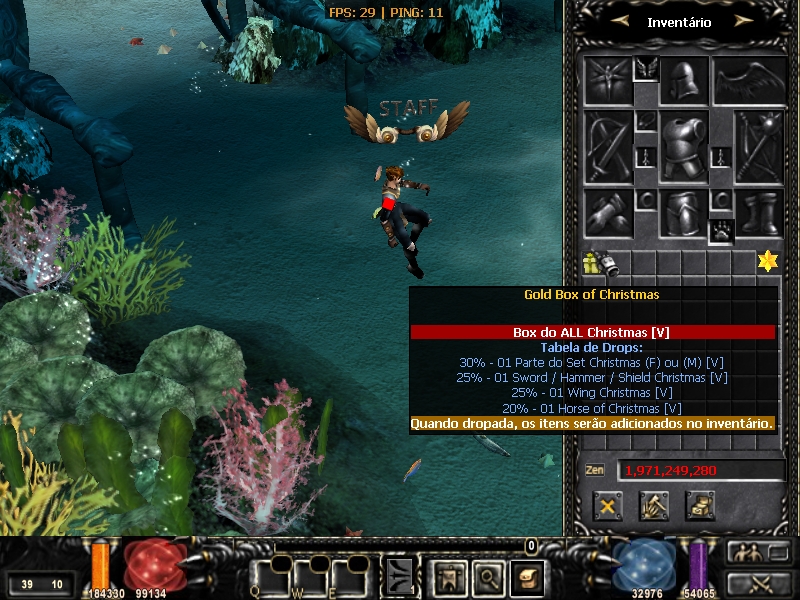Click the pants equipment slot
This screenshot has width=800, height=600.
(x=684, y=213)
